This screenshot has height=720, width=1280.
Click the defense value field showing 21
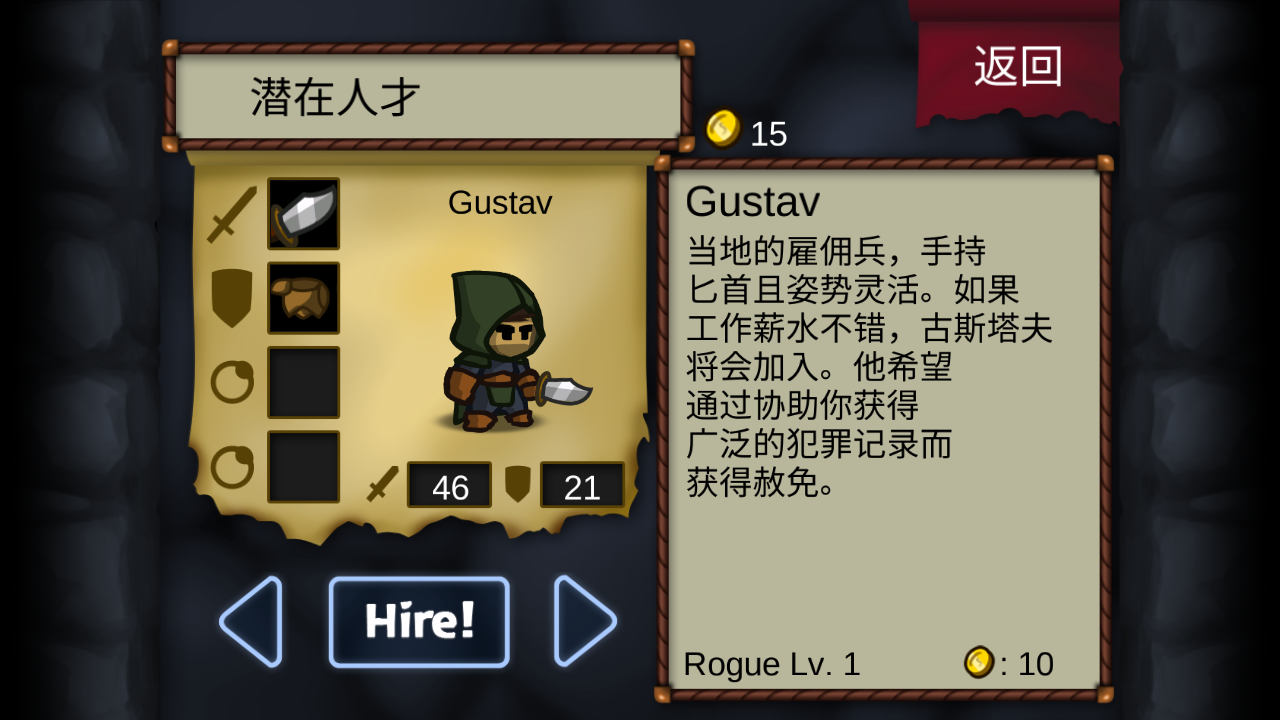point(582,487)
